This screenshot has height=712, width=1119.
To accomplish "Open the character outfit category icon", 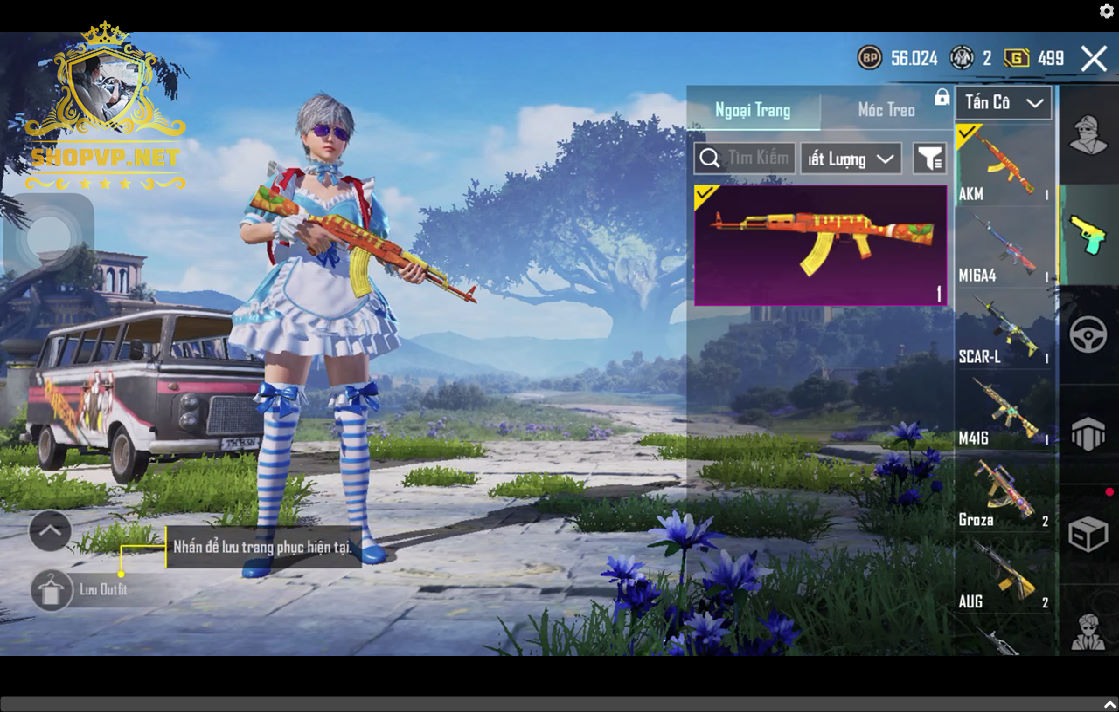I will (1088, 135).
